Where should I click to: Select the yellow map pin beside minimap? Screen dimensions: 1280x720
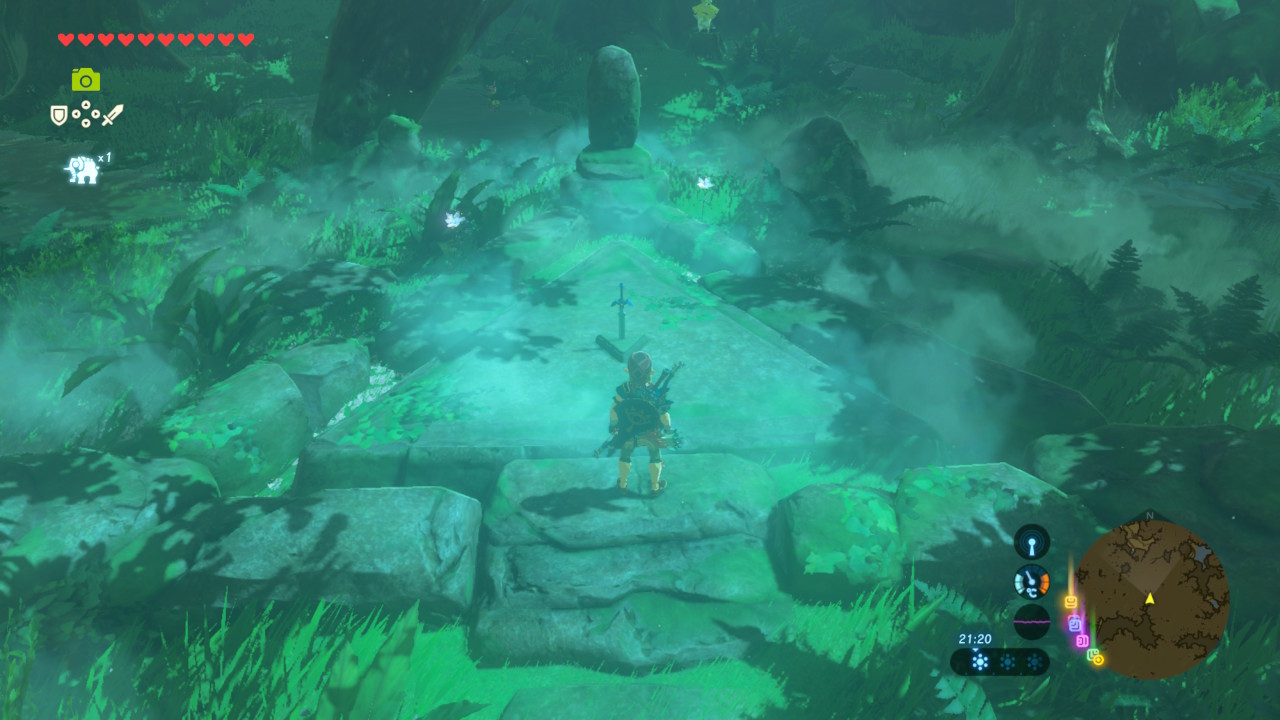coord(1070,602)
